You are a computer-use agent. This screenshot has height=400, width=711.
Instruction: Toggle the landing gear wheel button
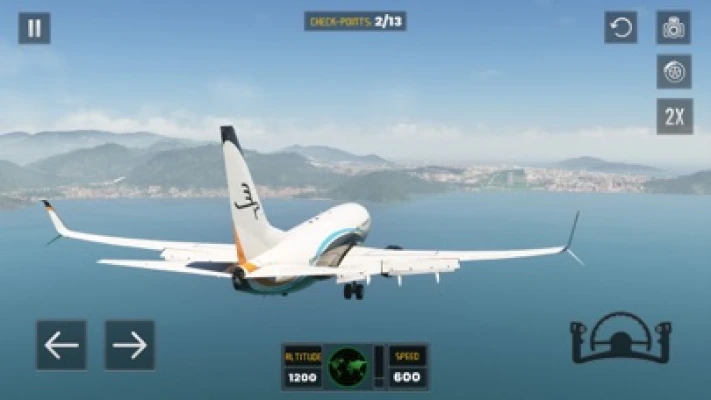click(673, 72)
